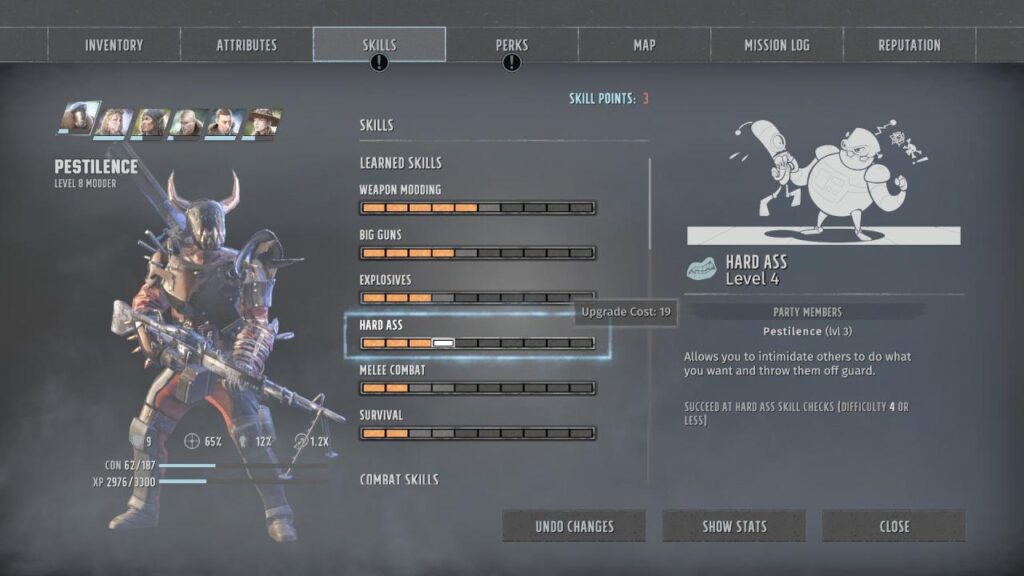Switch to the Reputation tab
This screenshot has width=1024, height=576.
coord(909,45)
